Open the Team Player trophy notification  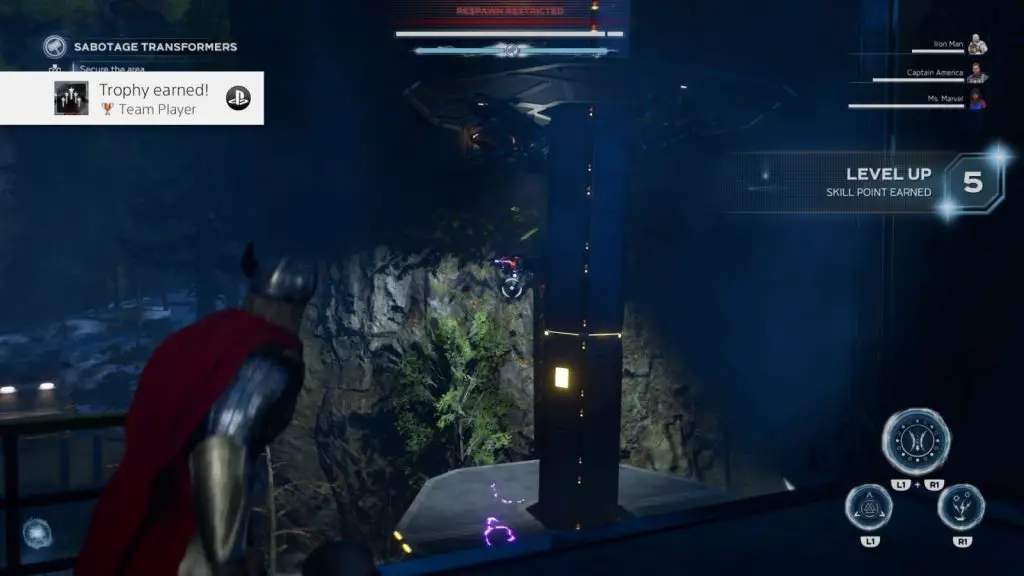tap(132, 98)
